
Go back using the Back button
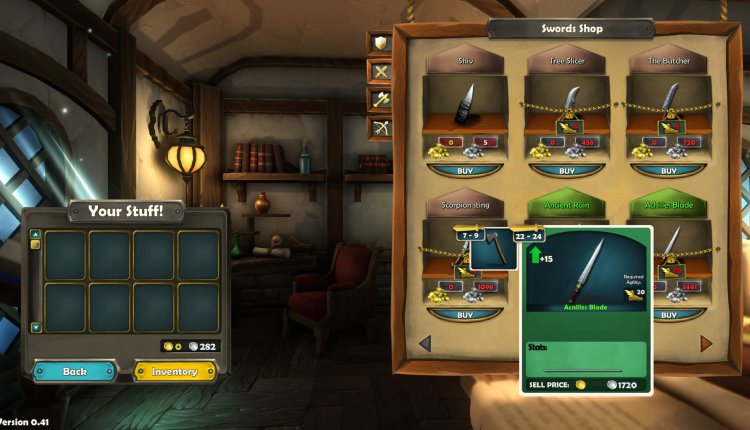point(75,371)
